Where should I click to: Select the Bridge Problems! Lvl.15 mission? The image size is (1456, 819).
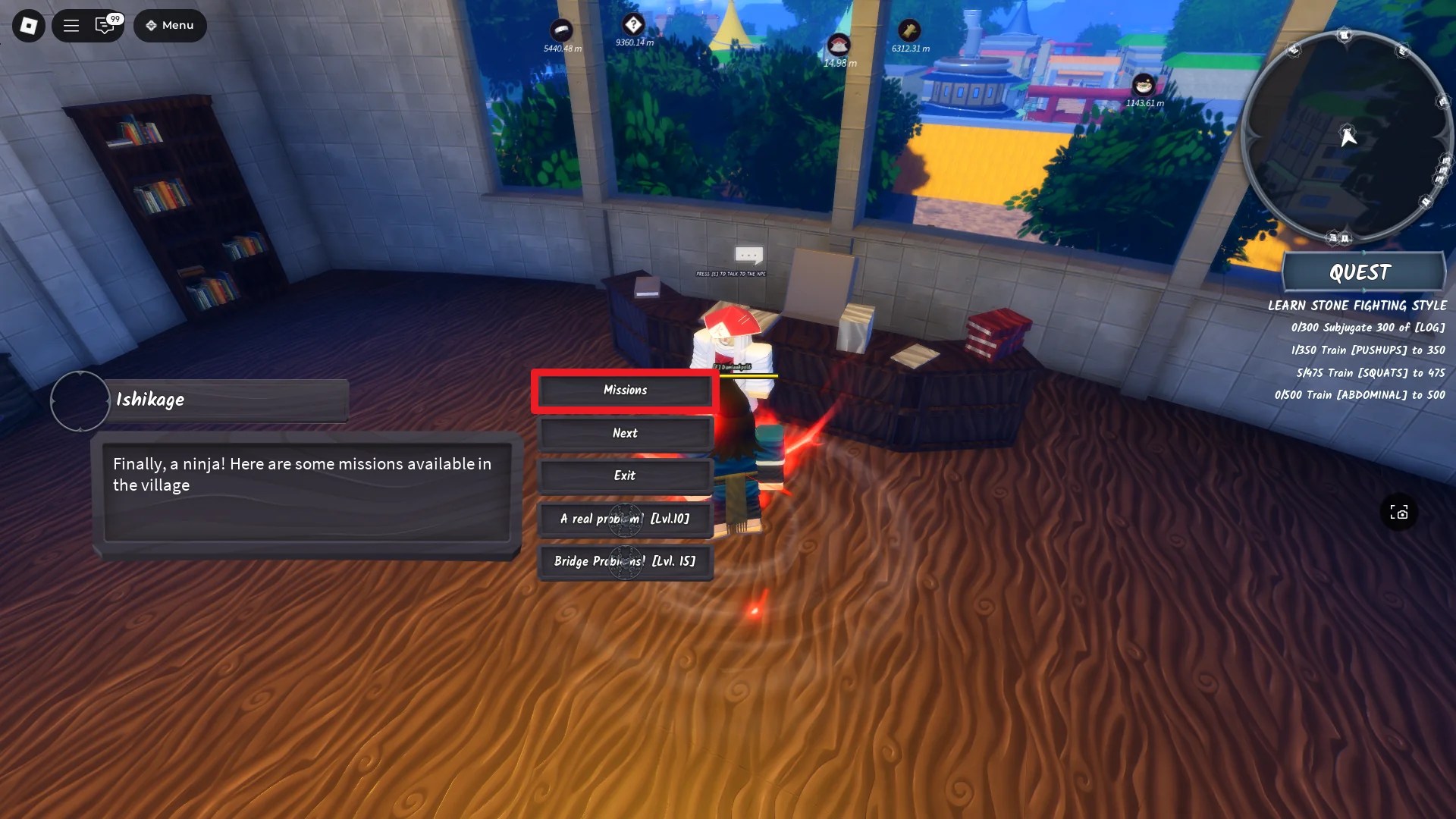pyautogui.click(x=624, y=561)
